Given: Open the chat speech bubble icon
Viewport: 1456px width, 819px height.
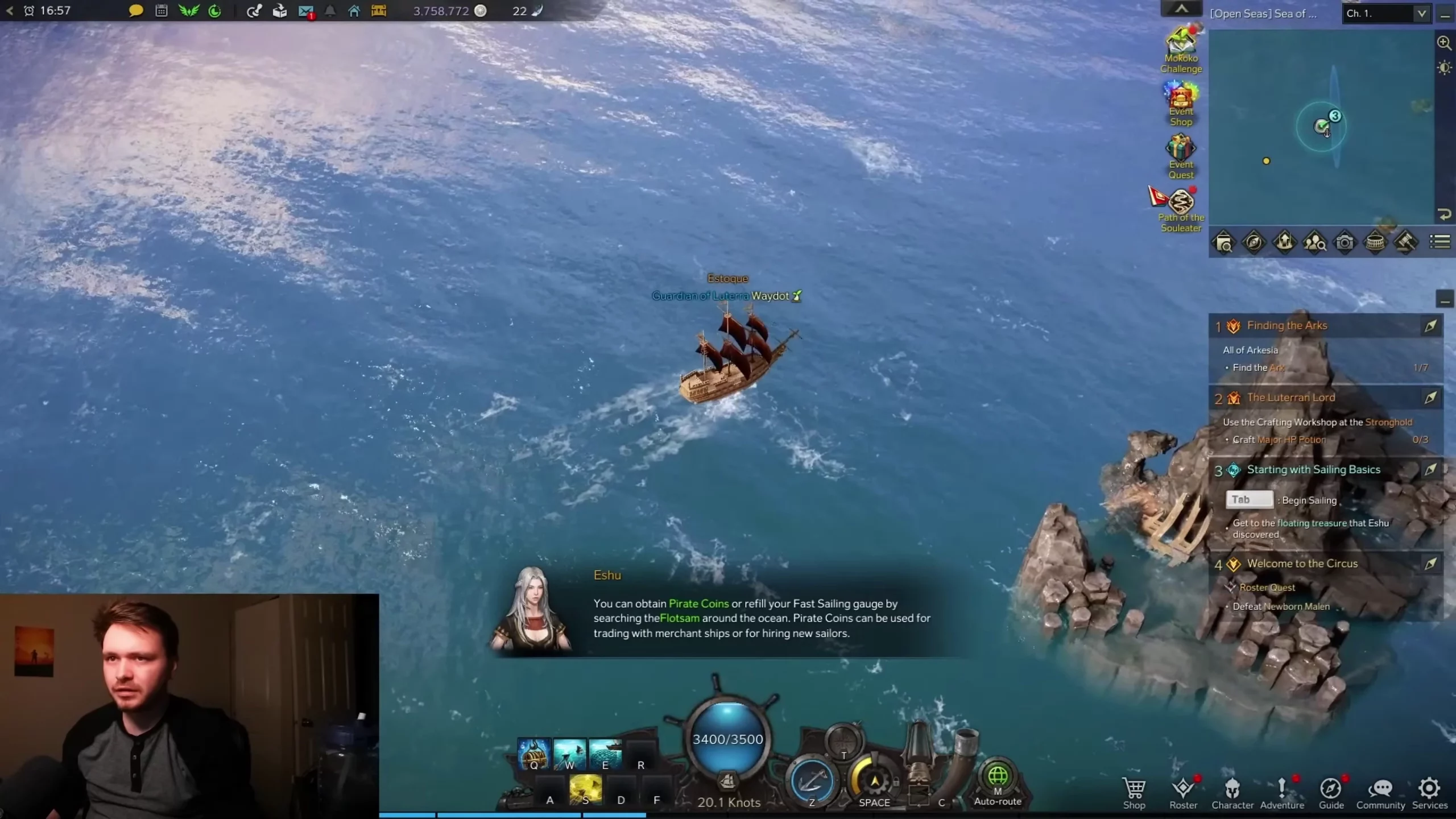Looking at the screenshot, I should pyautogui.click(x=136, y=11).
